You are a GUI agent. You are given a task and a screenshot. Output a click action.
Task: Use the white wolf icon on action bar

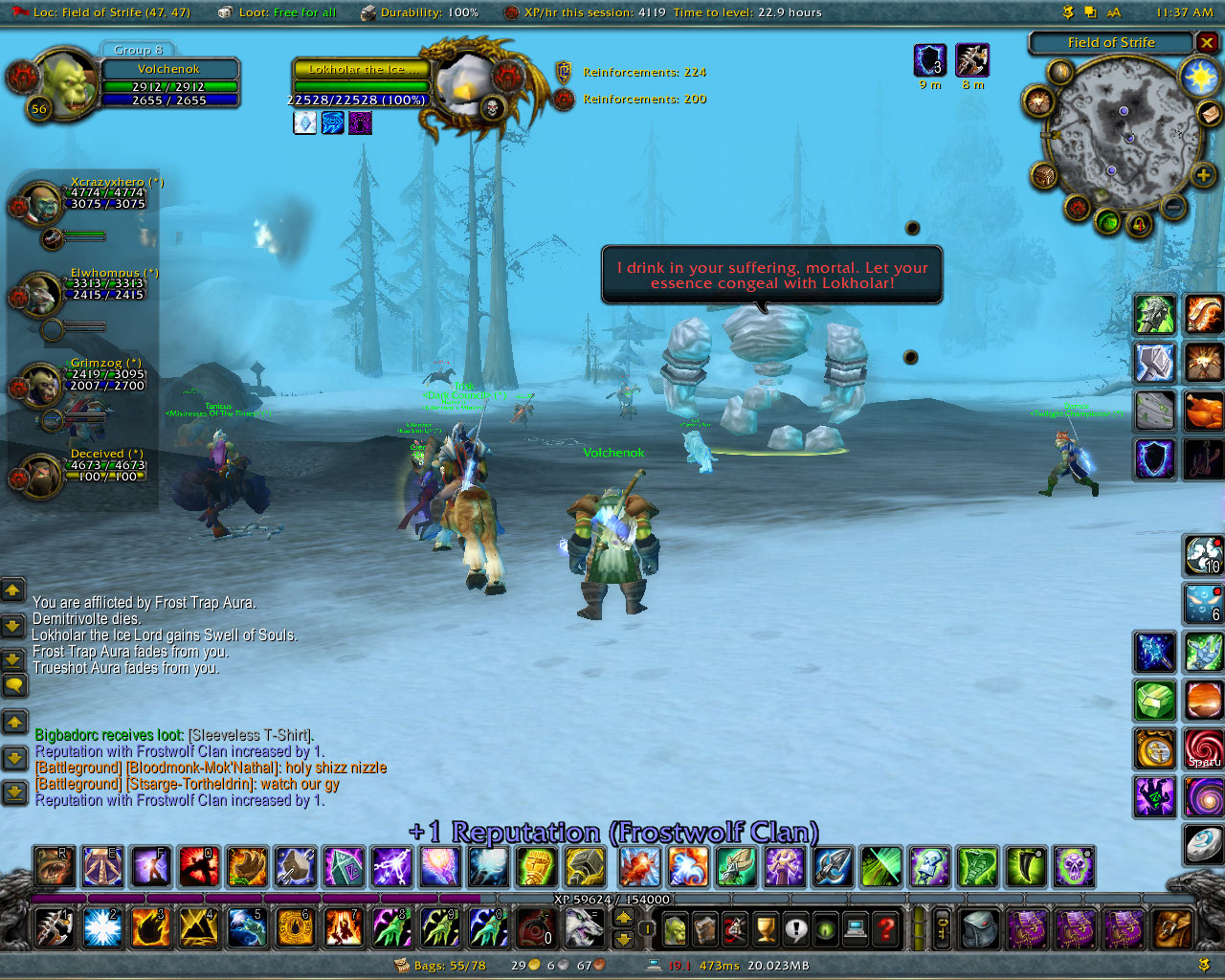click(x=583, y=927)
